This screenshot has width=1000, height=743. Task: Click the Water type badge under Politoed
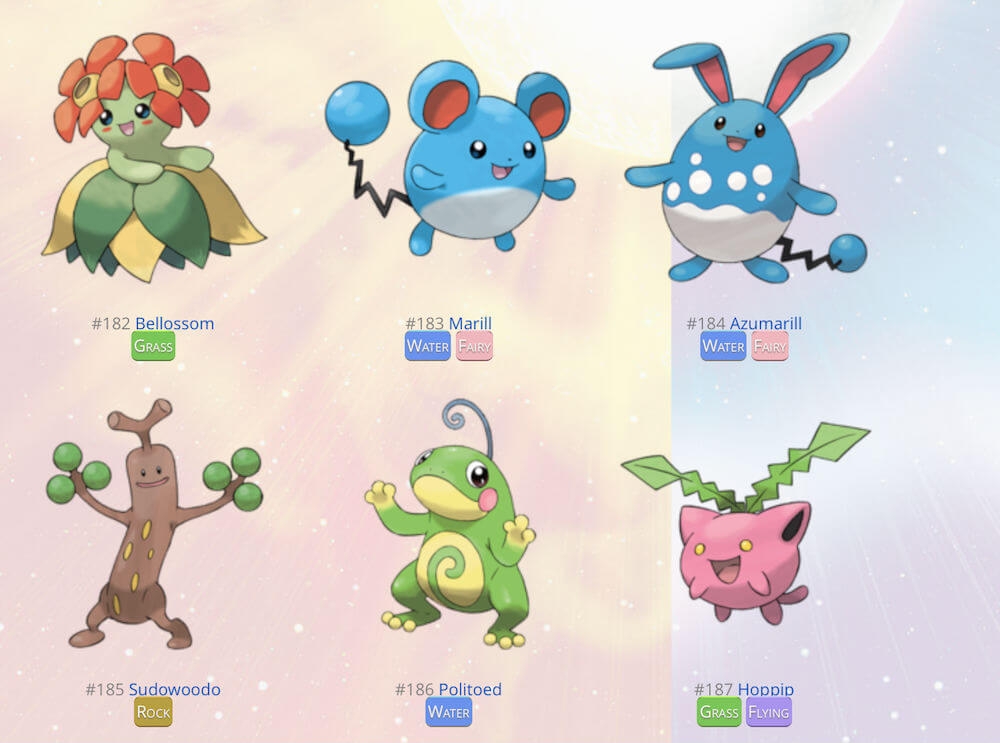click(448, 713)
